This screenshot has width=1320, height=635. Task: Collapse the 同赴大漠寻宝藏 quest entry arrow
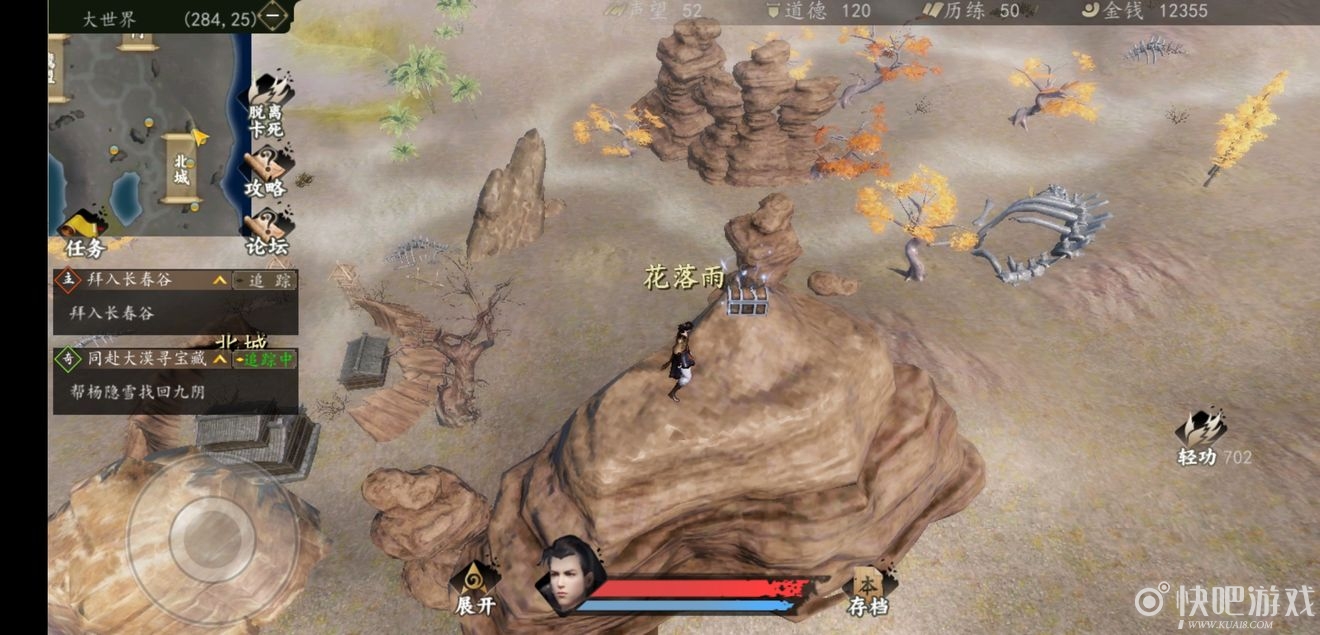tap(220, 359)
